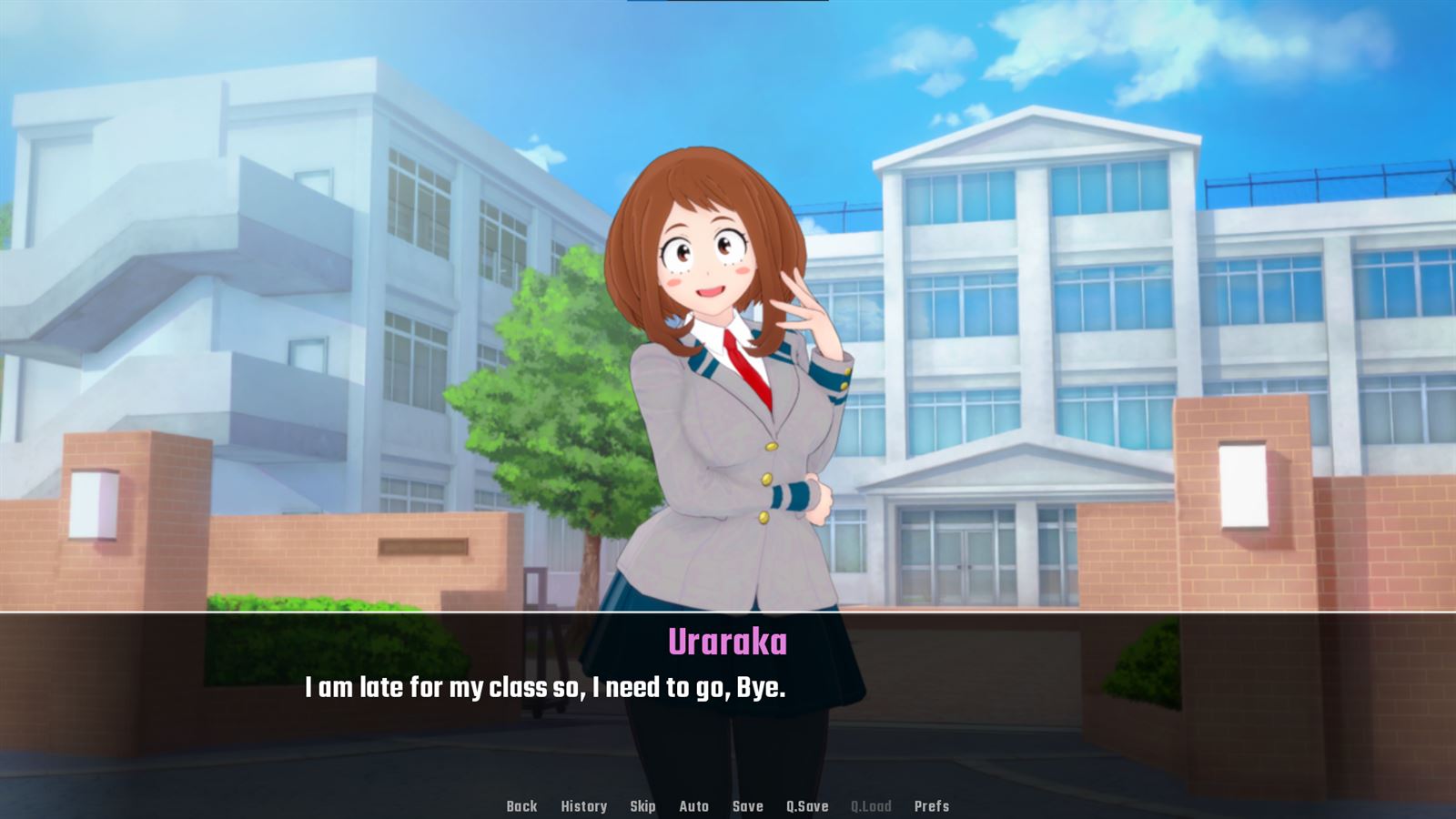Viewport: 1456px width, 819px height.
Task: Click Uraraka's name label above the dialogue
Action: coord(727,642)
